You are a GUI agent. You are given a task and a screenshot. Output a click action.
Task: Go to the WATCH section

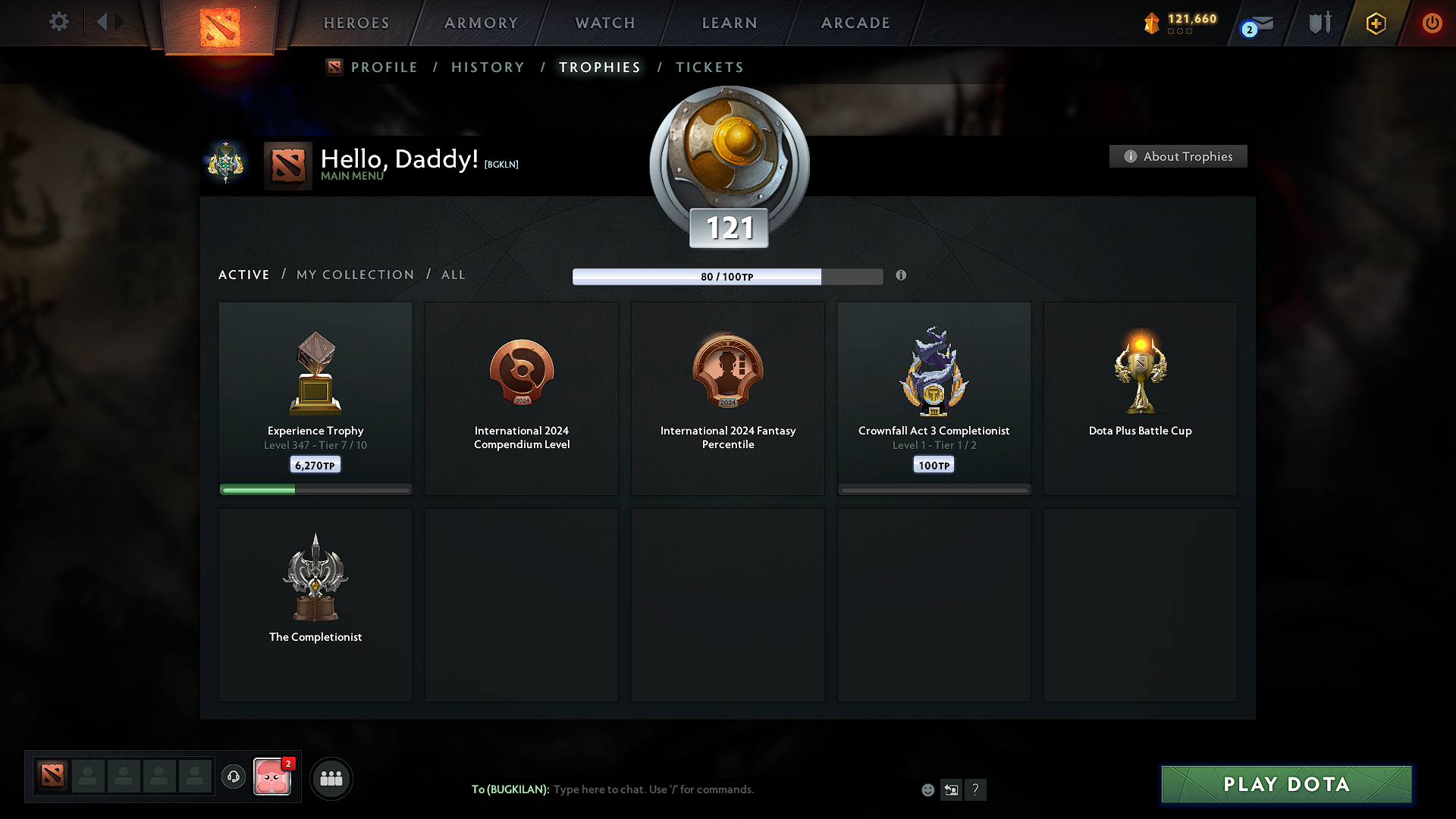tap(604, 23)
